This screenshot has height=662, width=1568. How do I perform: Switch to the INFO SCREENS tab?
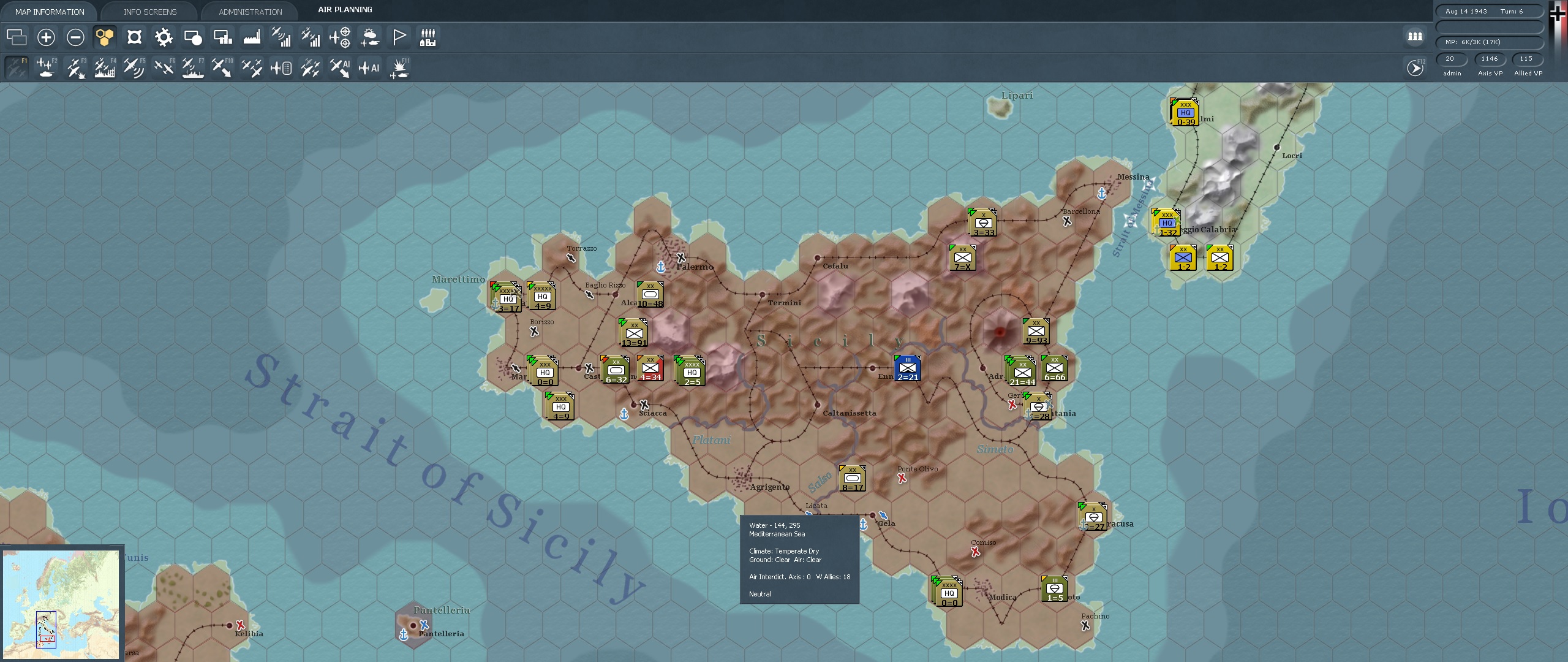coord(149,11)
